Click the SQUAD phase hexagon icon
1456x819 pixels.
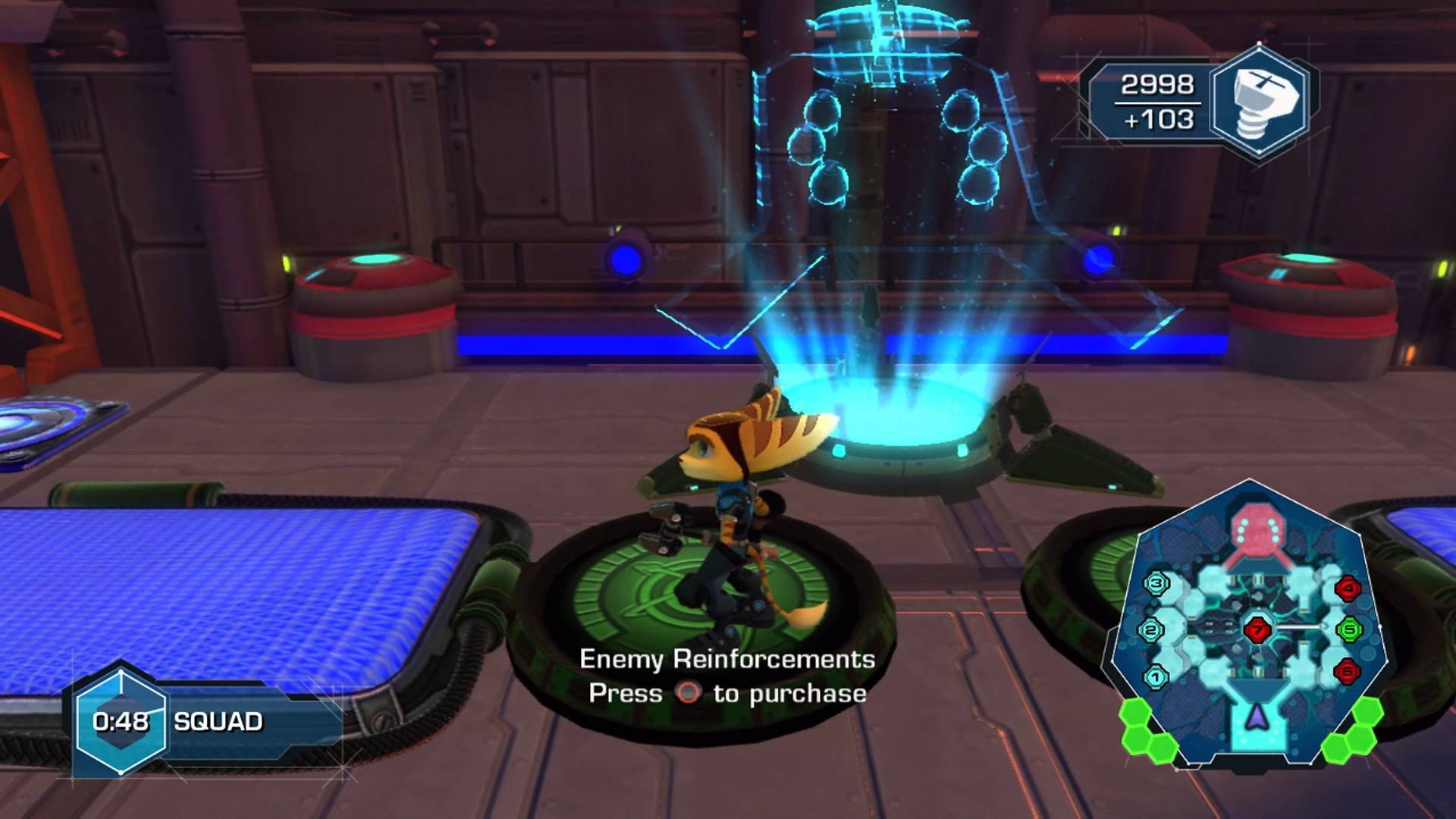pos(121,720)
